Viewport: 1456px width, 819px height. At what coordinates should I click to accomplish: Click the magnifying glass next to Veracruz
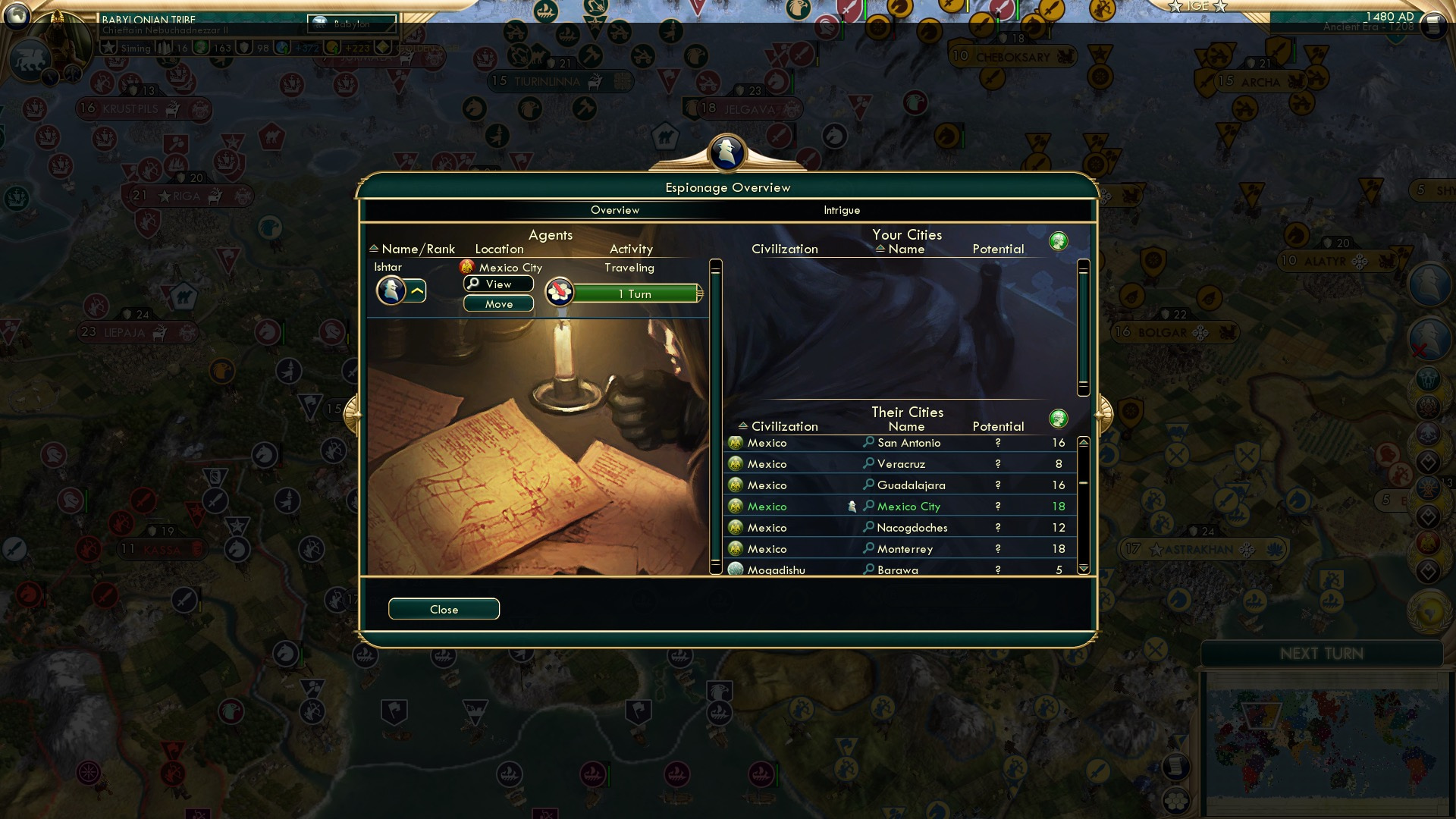coord(868,463)
